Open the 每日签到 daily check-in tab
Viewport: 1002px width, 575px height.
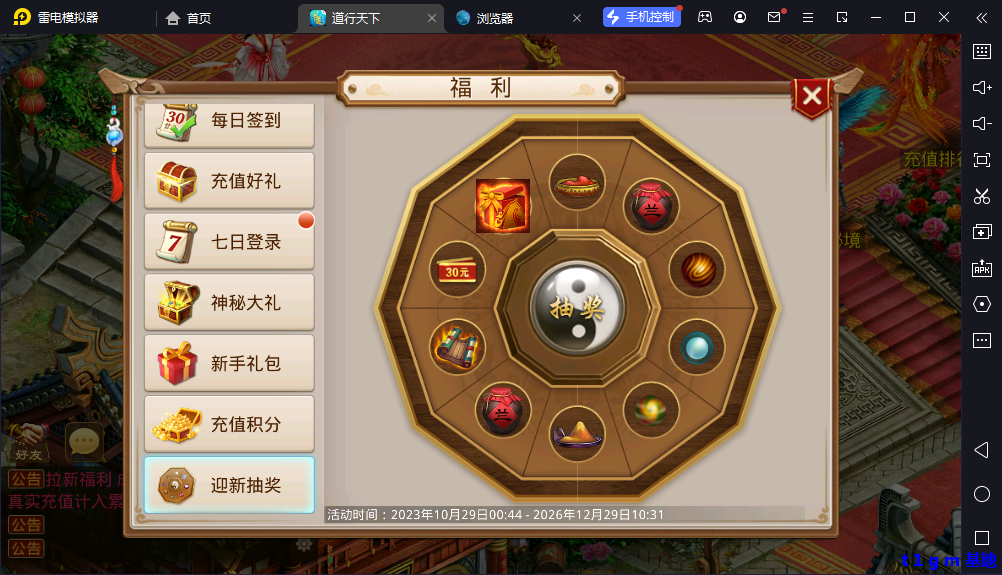point(229,121)
